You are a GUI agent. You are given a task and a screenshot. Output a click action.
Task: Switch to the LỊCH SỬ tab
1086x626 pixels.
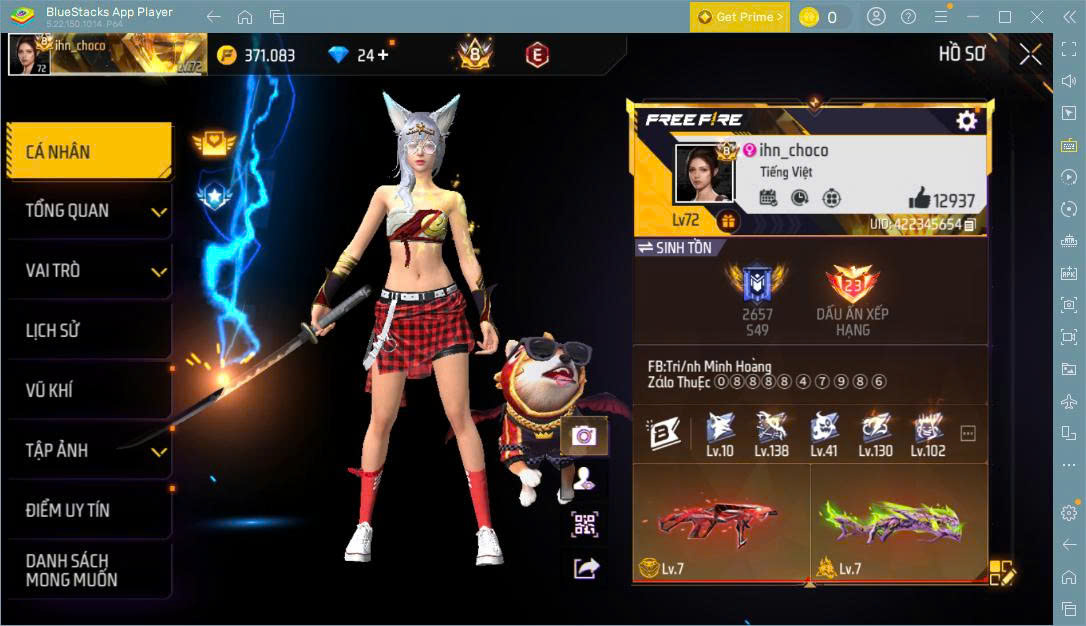click(x=88, y=331)
